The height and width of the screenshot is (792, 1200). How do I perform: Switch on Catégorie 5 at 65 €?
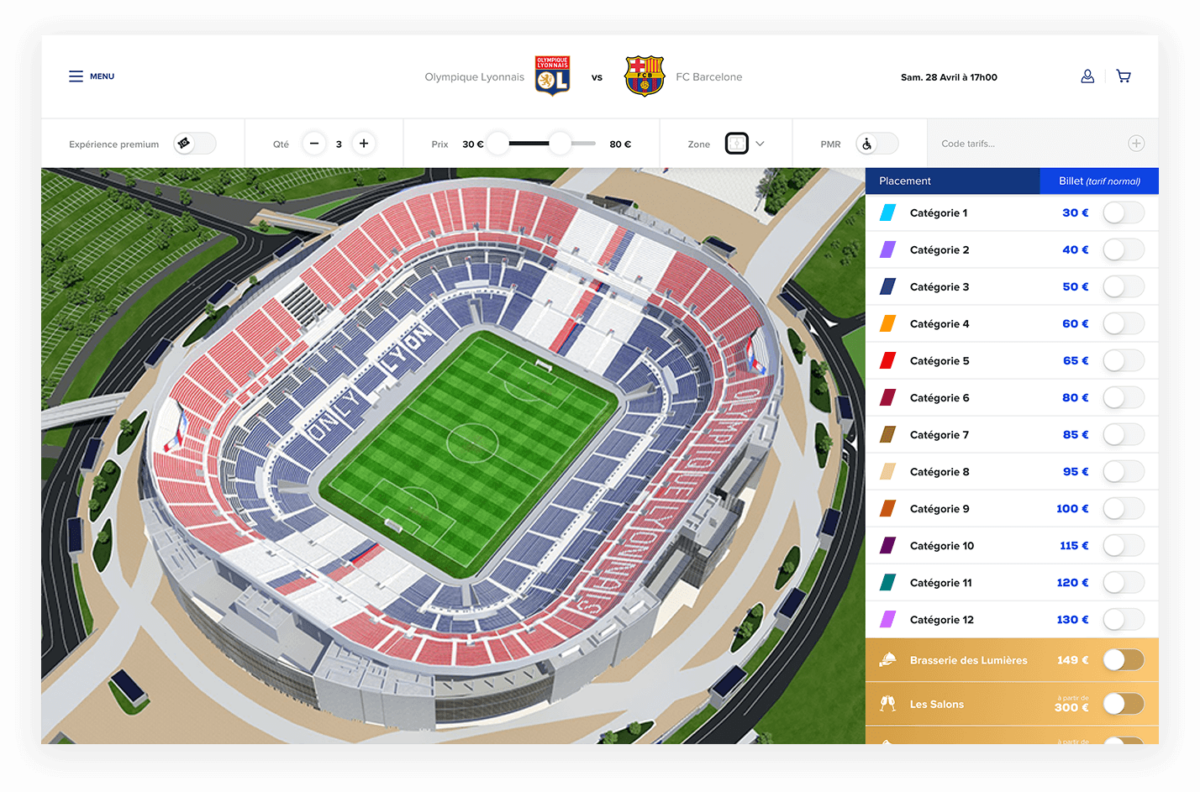[x=1123, y=361]
